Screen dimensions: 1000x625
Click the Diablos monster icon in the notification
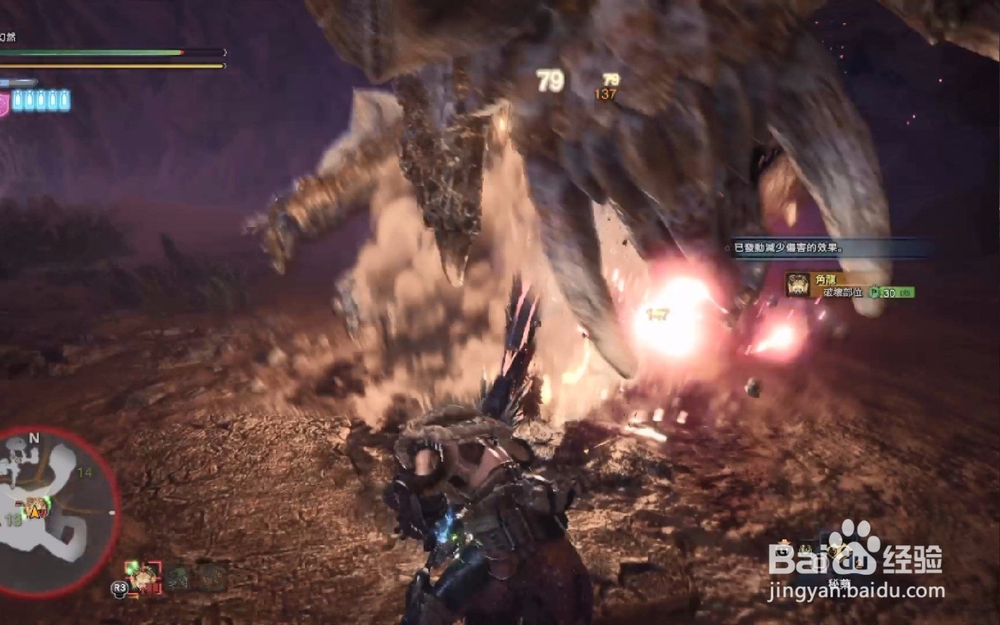click(797, 286)
